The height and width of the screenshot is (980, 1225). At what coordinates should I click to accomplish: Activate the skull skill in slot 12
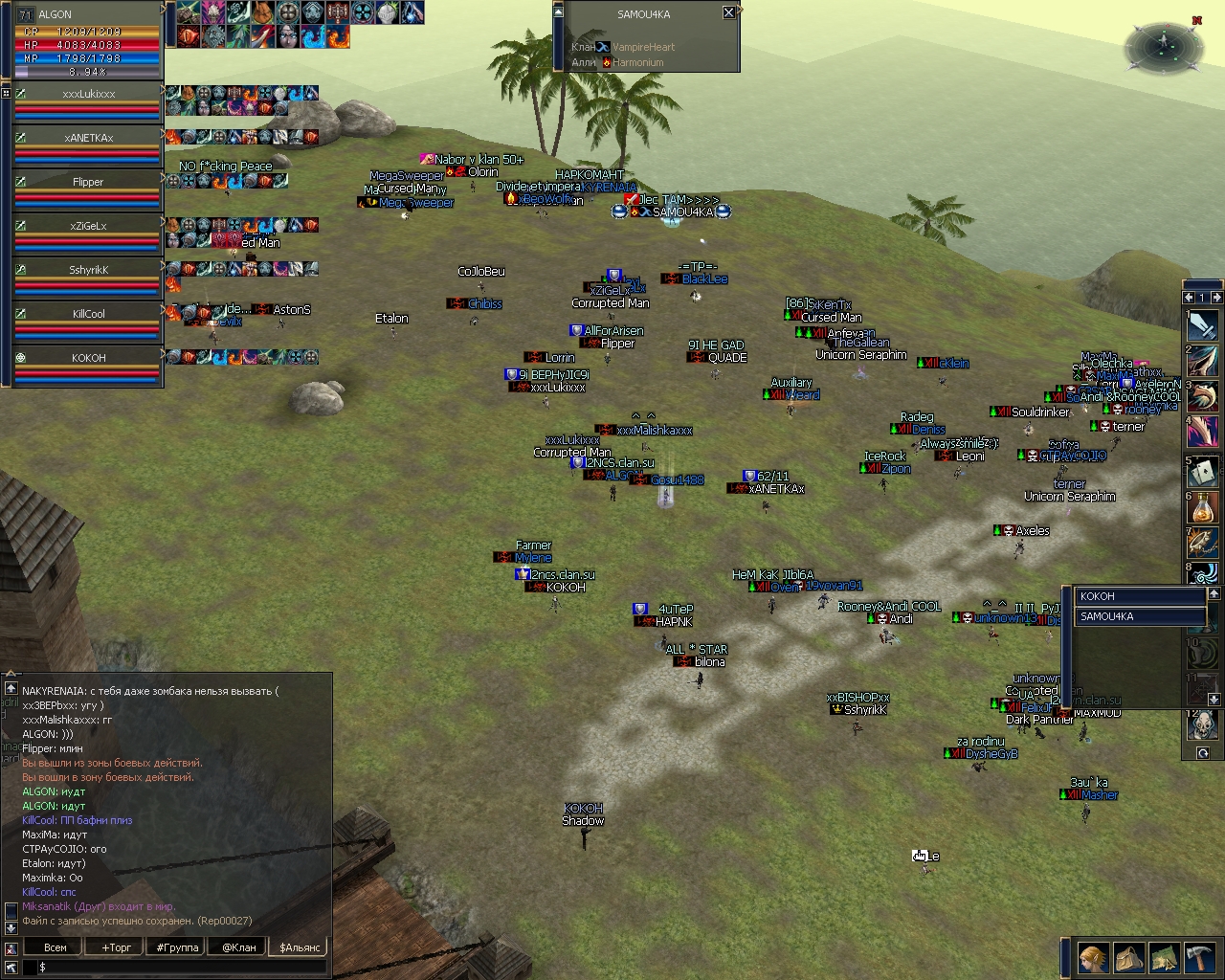coord(1203,726)
